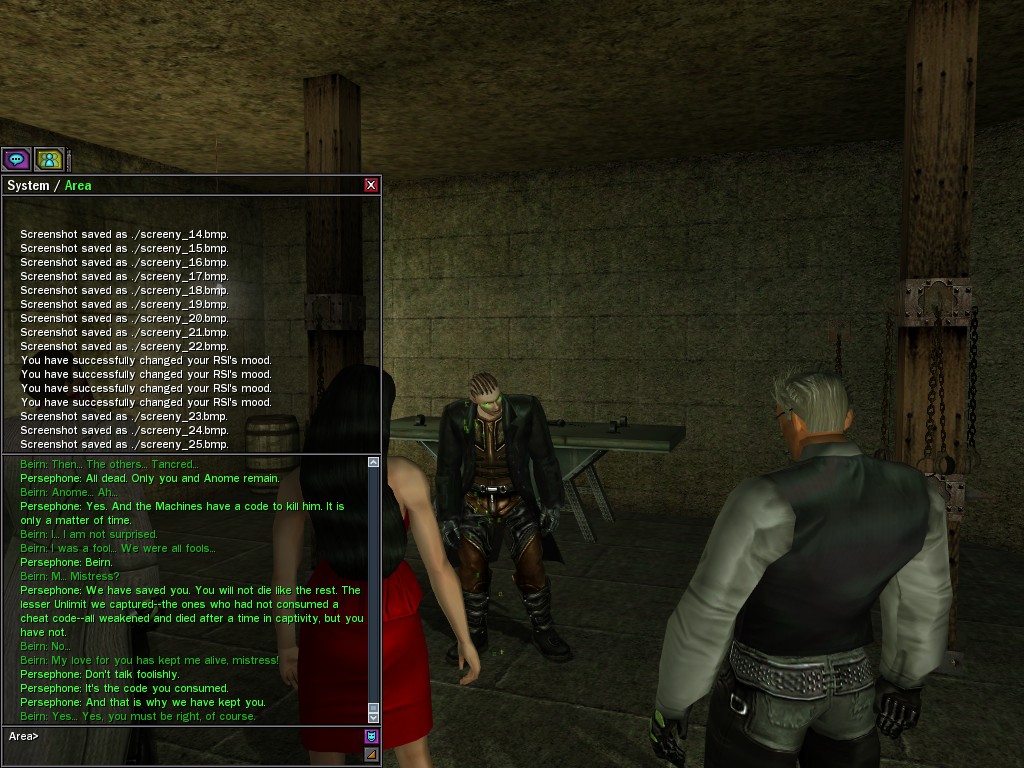
Task: Click the chat log's scroll-up arrow
Action: pyautogui.click(x=373, y=462)
